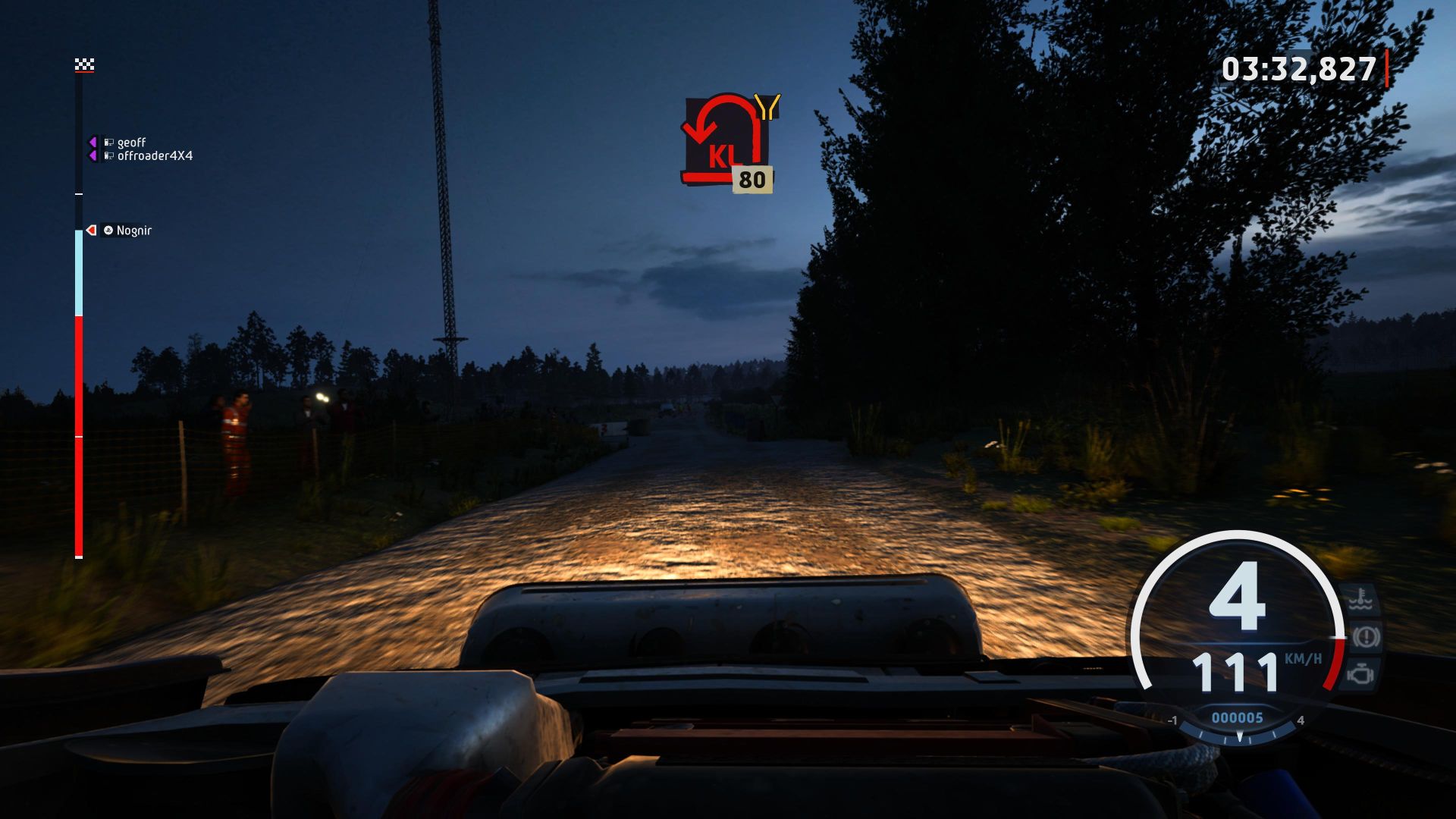Click the PlayStation icon next to Nognir
Viewport: 1456px width, 819px height.
[x=108, y=231]
